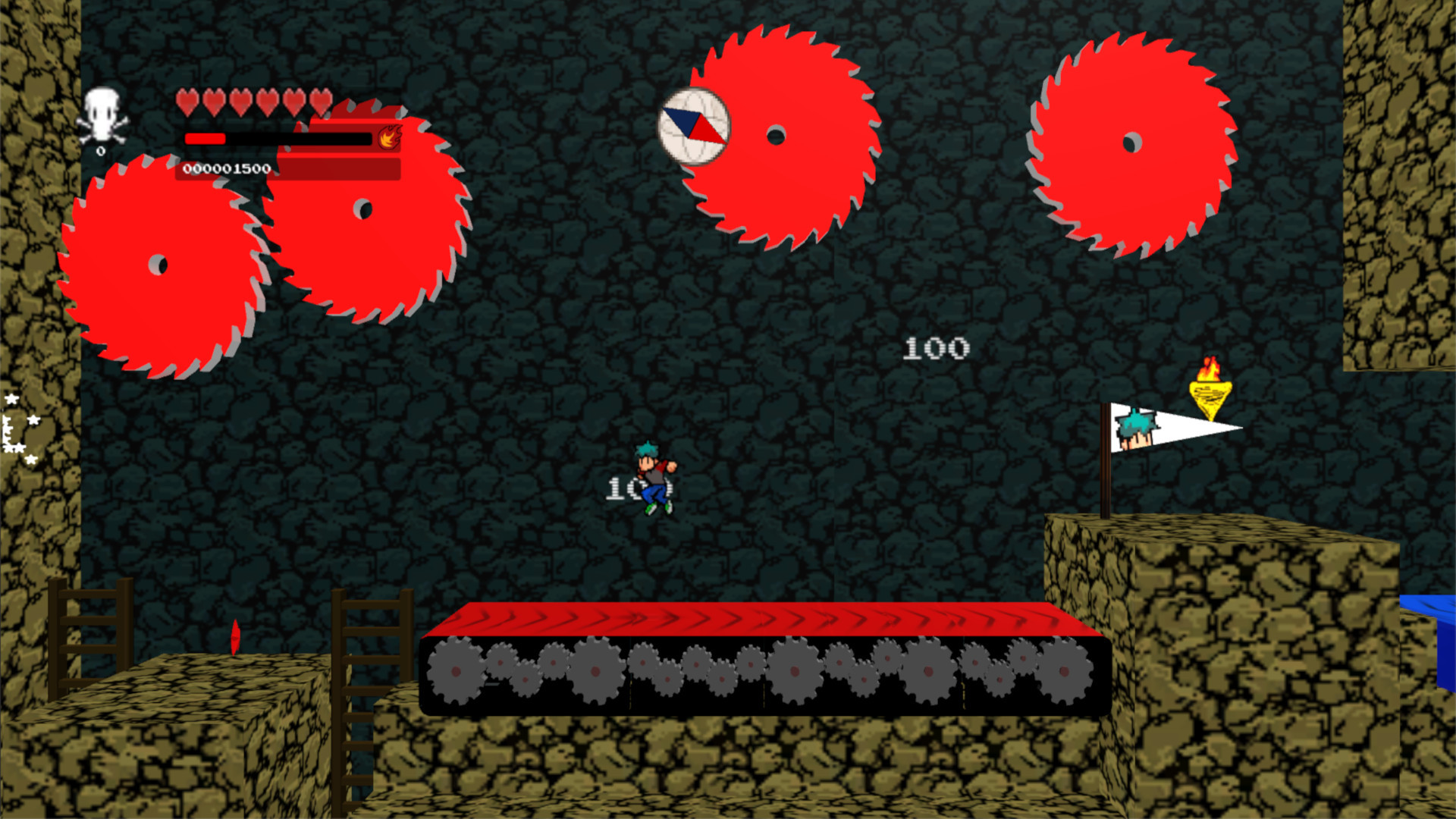The height and width of the screenshot is (819, 1456).
Task: Expand the floating 100 points popup
Action: pos(936,347)
